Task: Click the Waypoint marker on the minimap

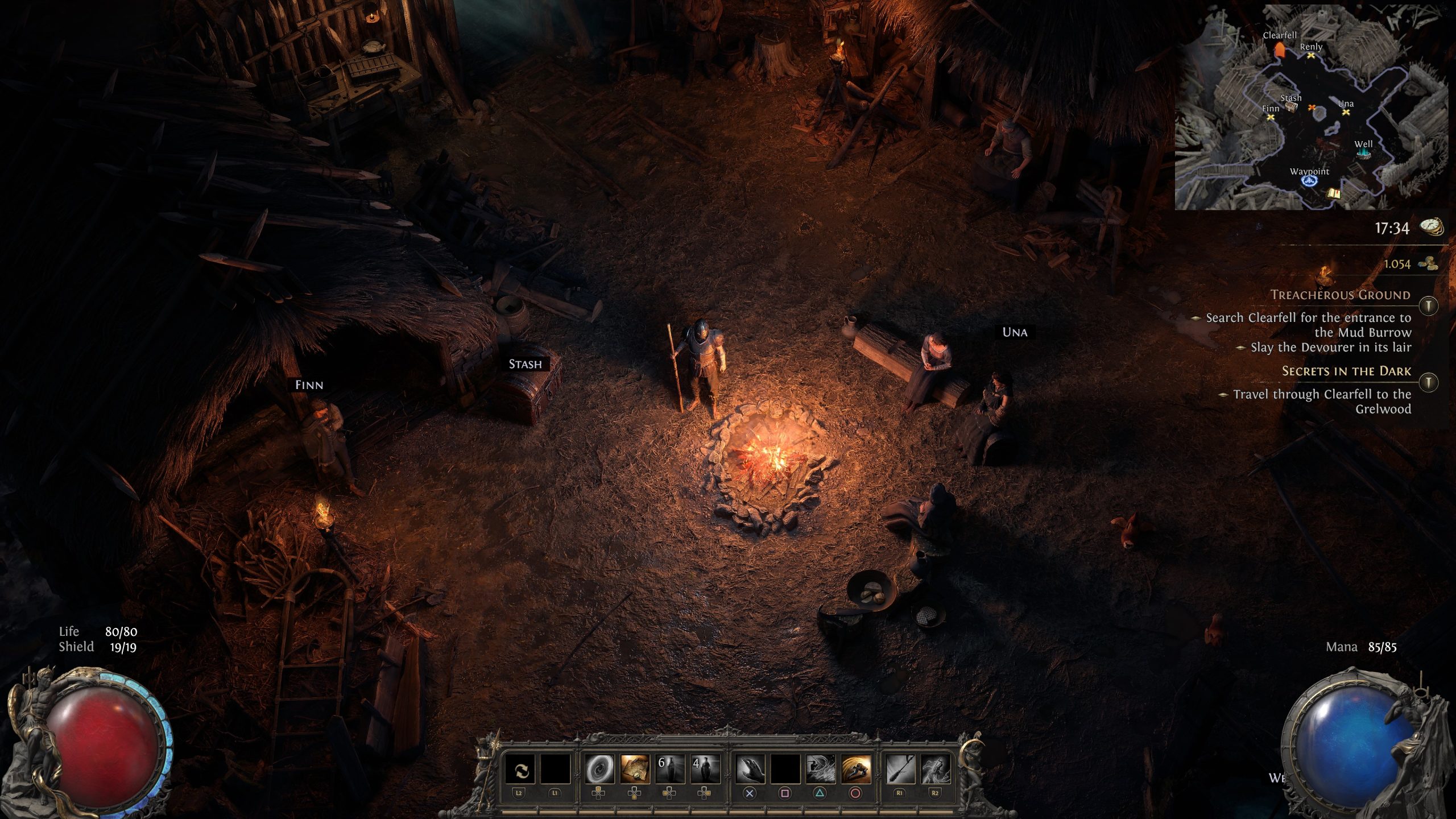Action: (x=1309, y=181)
